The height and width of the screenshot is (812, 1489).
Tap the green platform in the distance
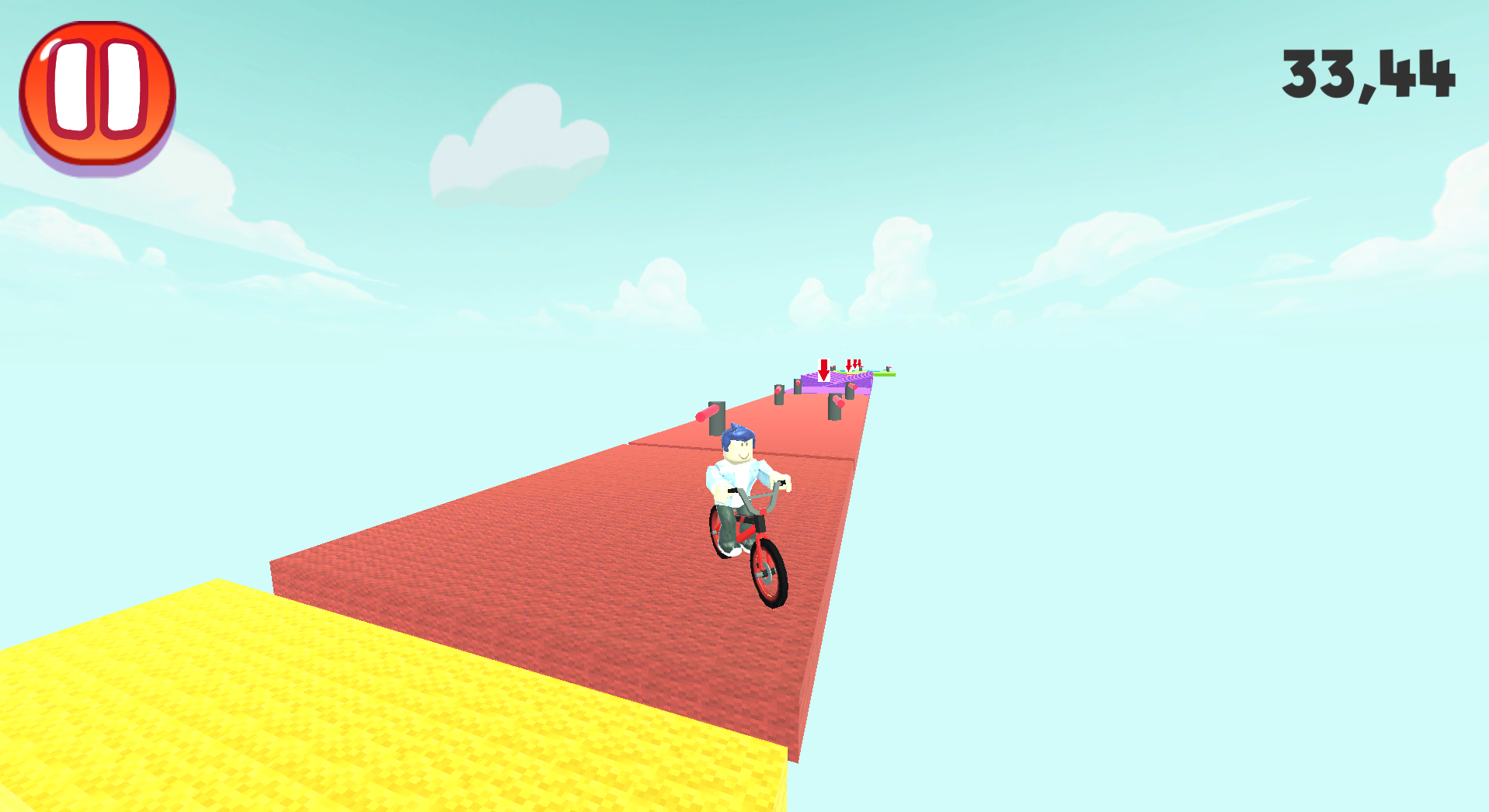(885, 375)
